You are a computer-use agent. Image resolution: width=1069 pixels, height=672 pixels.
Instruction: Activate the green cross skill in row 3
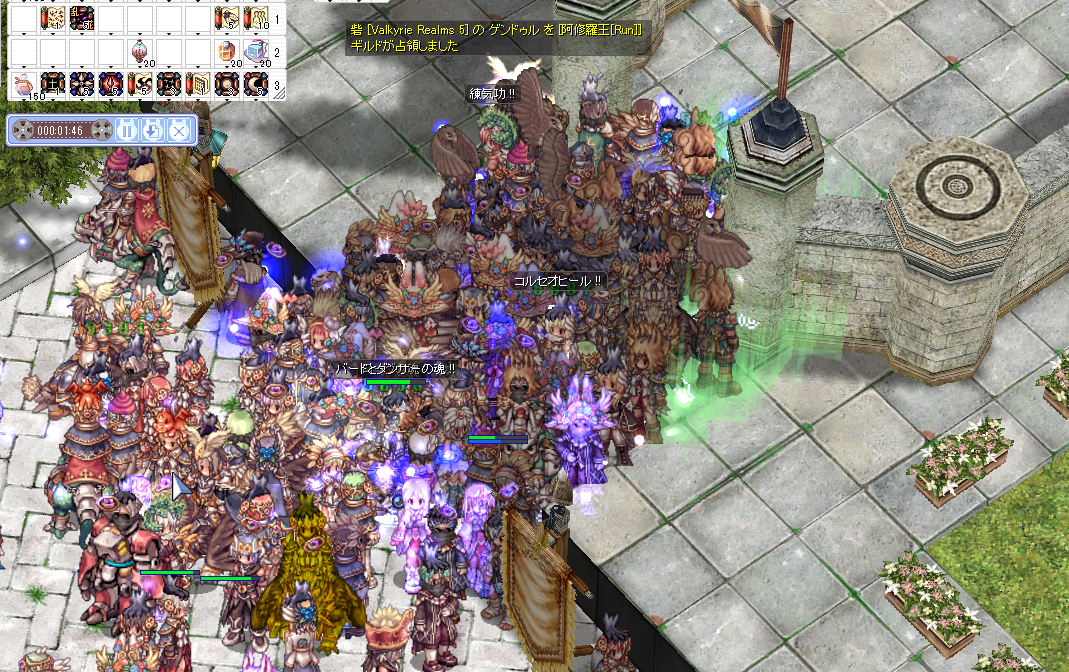(x=52, y=85)
